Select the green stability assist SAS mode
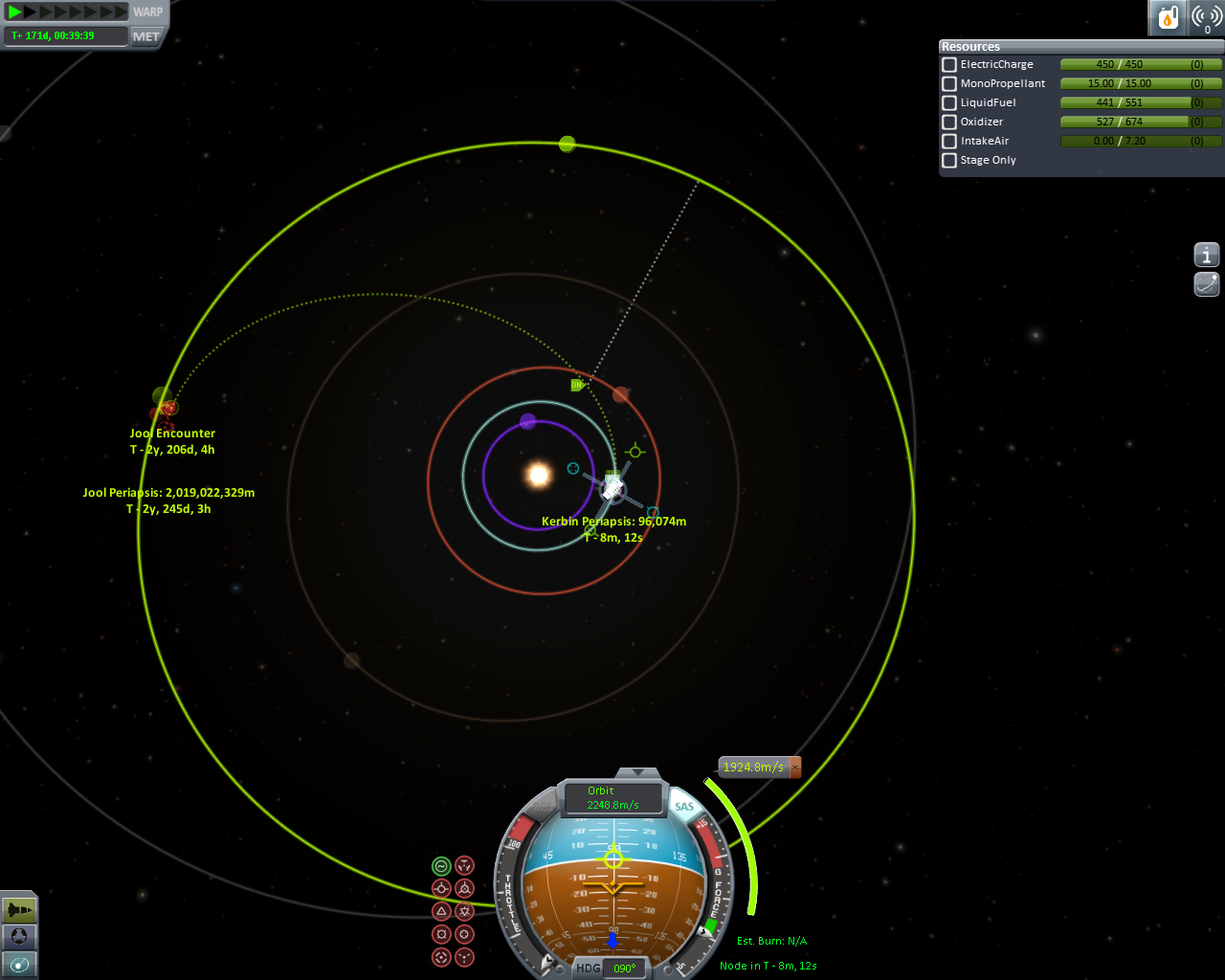Viewport: 1225px width, 980px height. click(441, 866)
